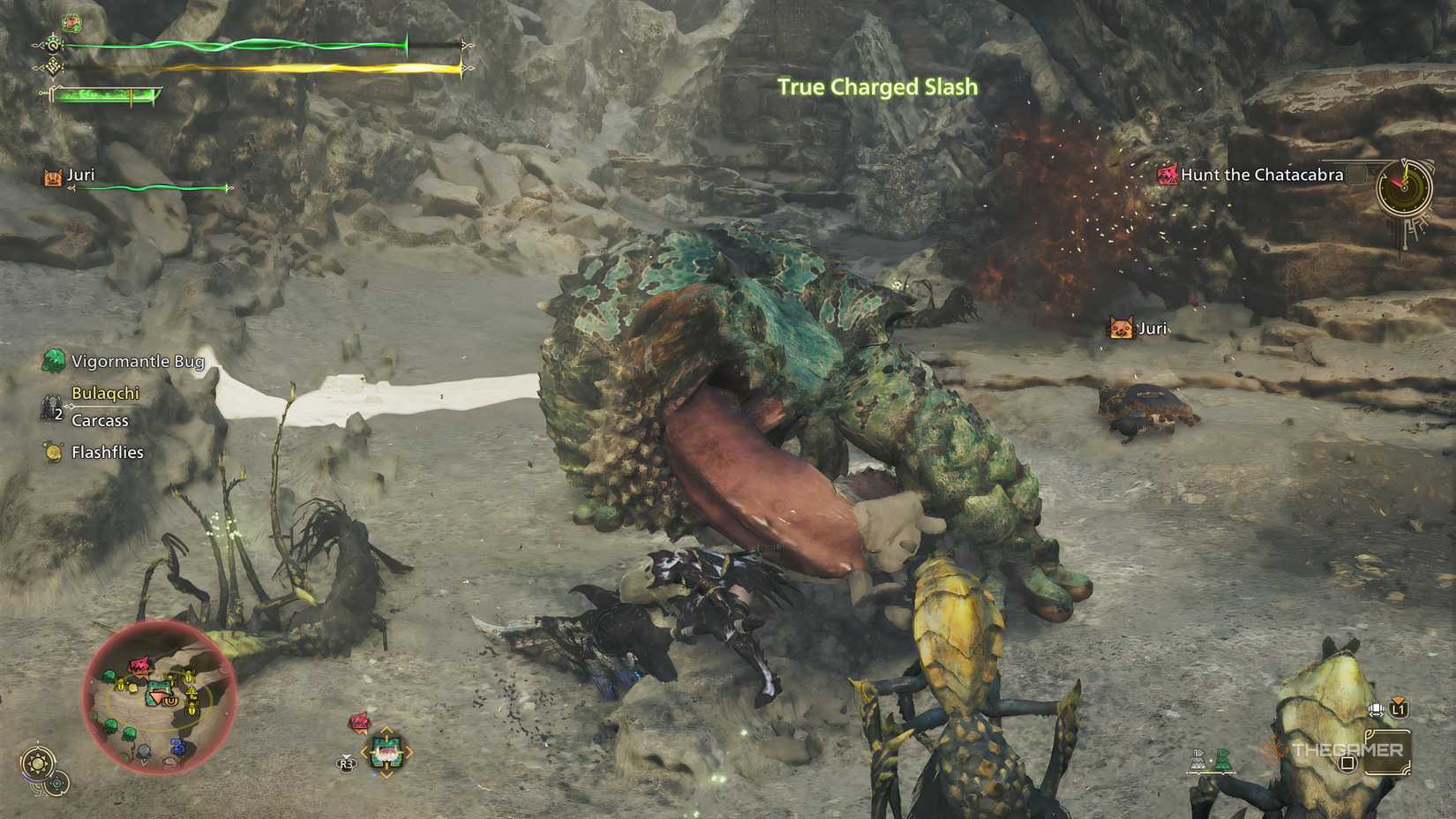The height and width of the screenshot is (819, 1456).
Task: Expand the quest panel arrow by the compass
Action: point(1359,174)
